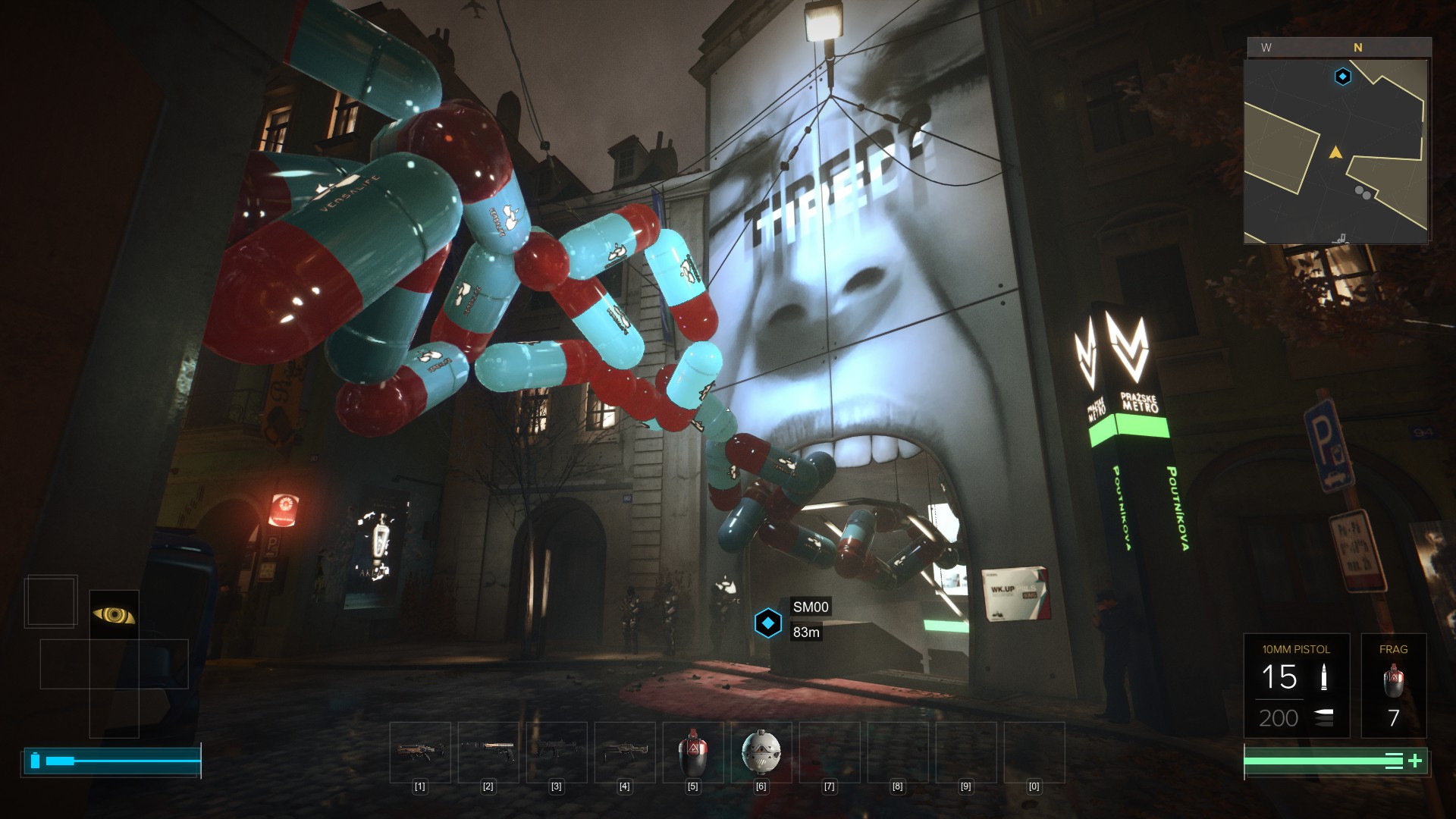
Task: Select the white round grenade hotbar slot
Action: [761, 752]
